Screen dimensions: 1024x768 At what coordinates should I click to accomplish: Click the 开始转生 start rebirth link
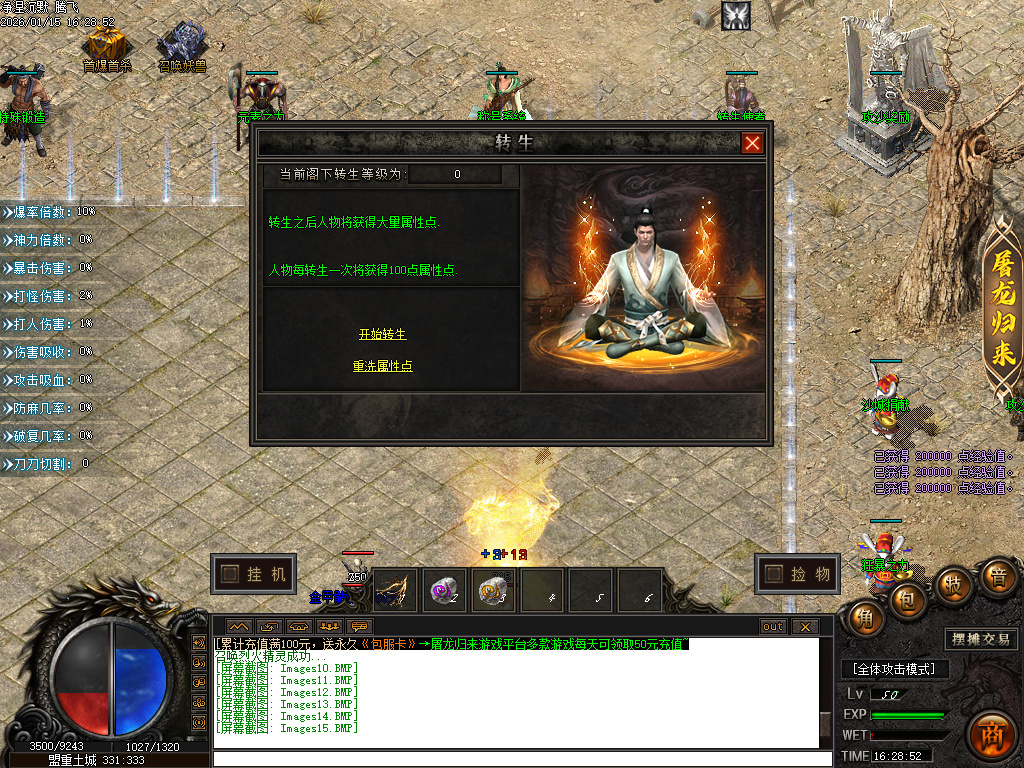(382, 334)
